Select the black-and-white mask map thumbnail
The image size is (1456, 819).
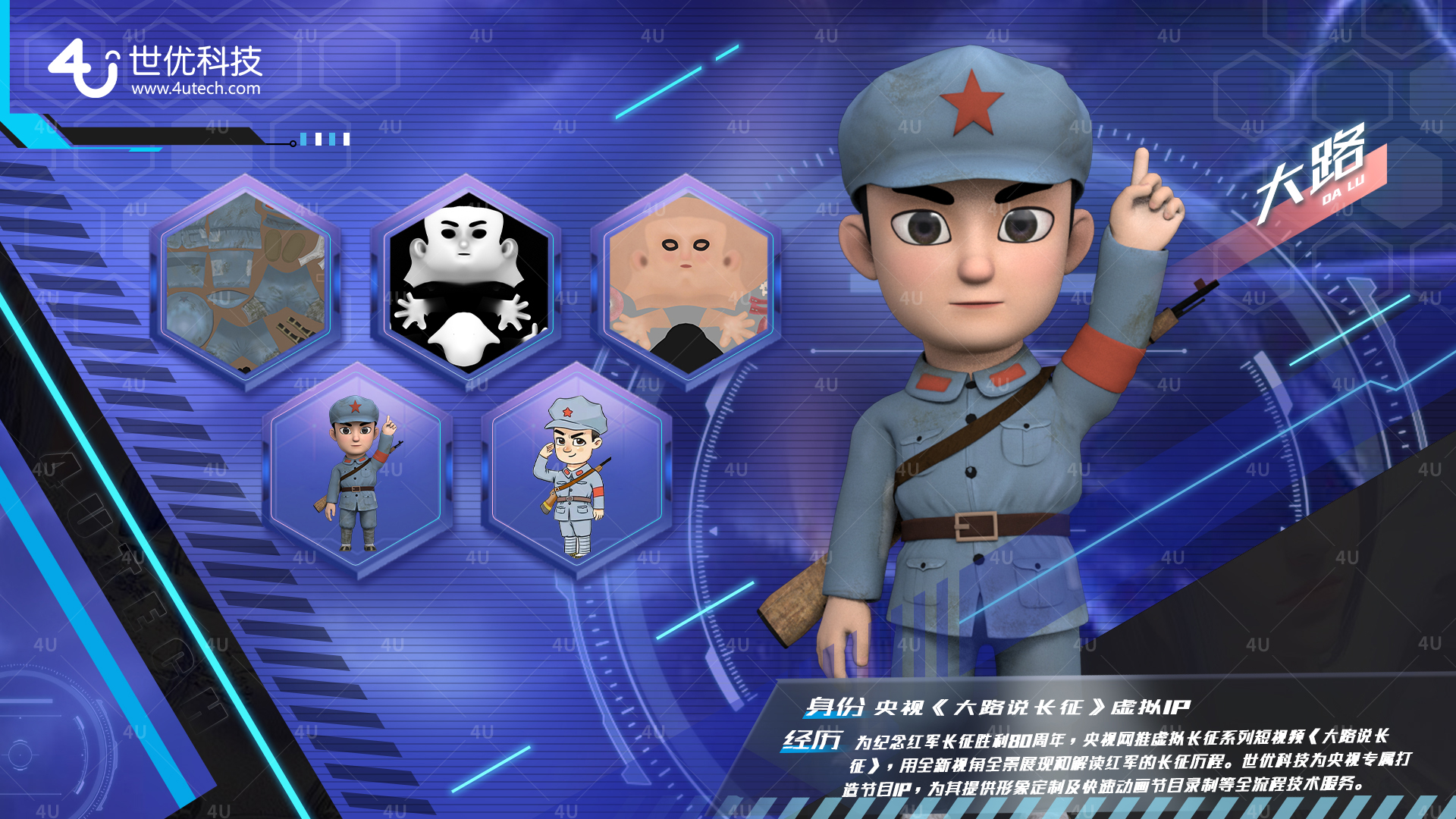(466, 282)
